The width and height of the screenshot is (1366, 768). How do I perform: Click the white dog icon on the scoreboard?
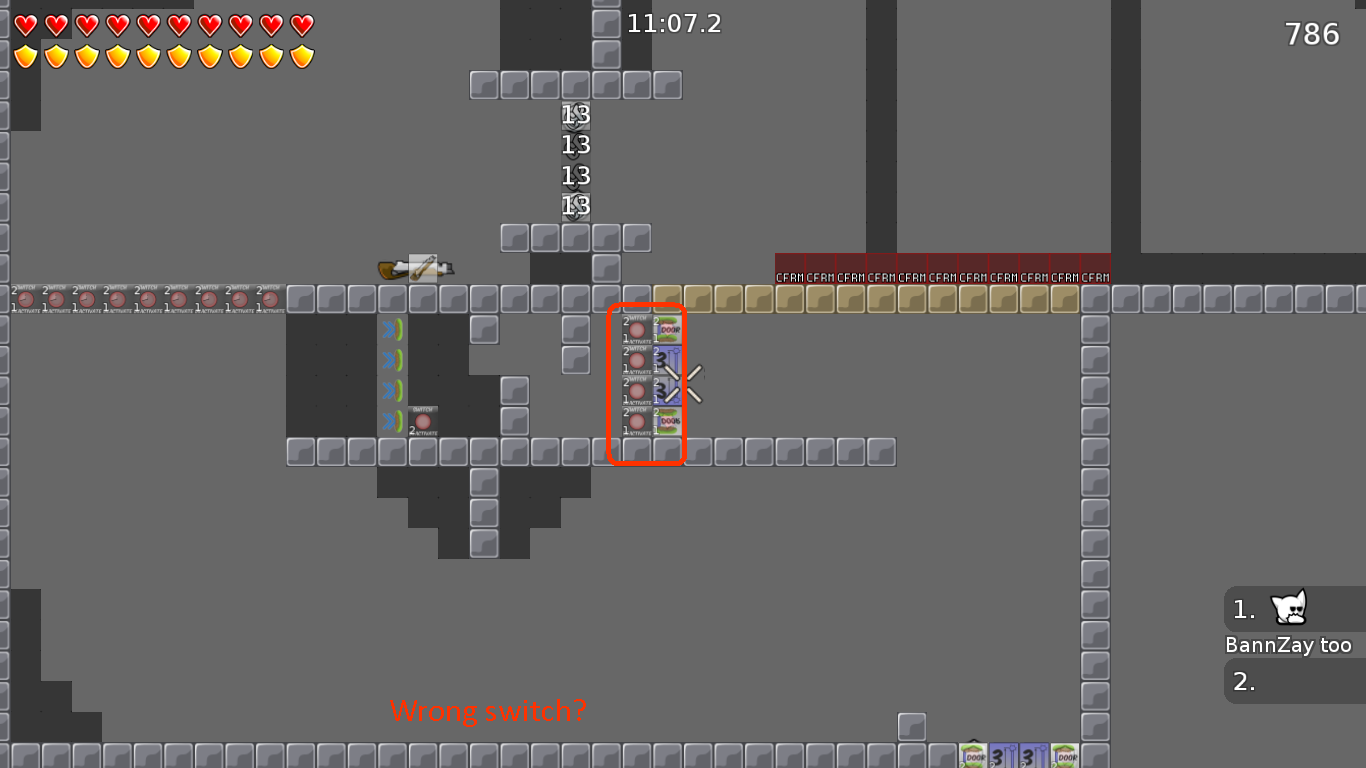coord(1287,608)
